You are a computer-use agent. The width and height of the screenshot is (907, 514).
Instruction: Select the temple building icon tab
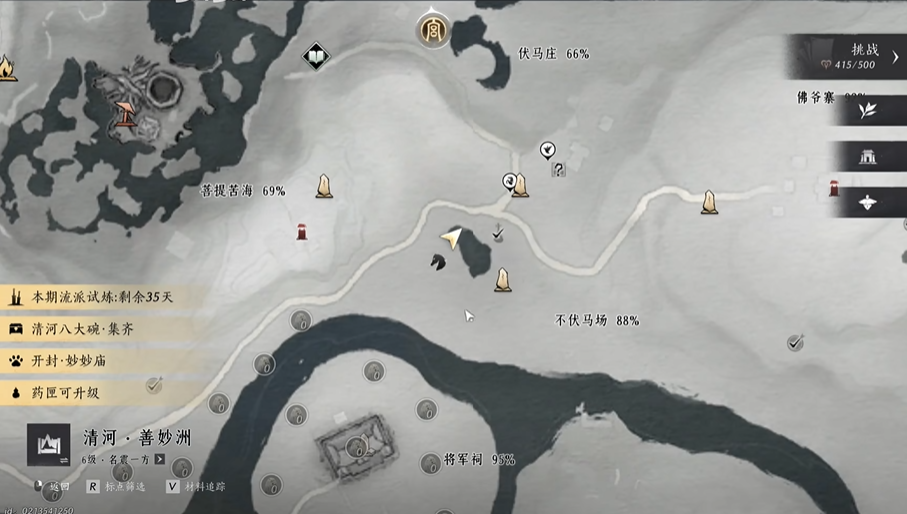click(867, 156)
